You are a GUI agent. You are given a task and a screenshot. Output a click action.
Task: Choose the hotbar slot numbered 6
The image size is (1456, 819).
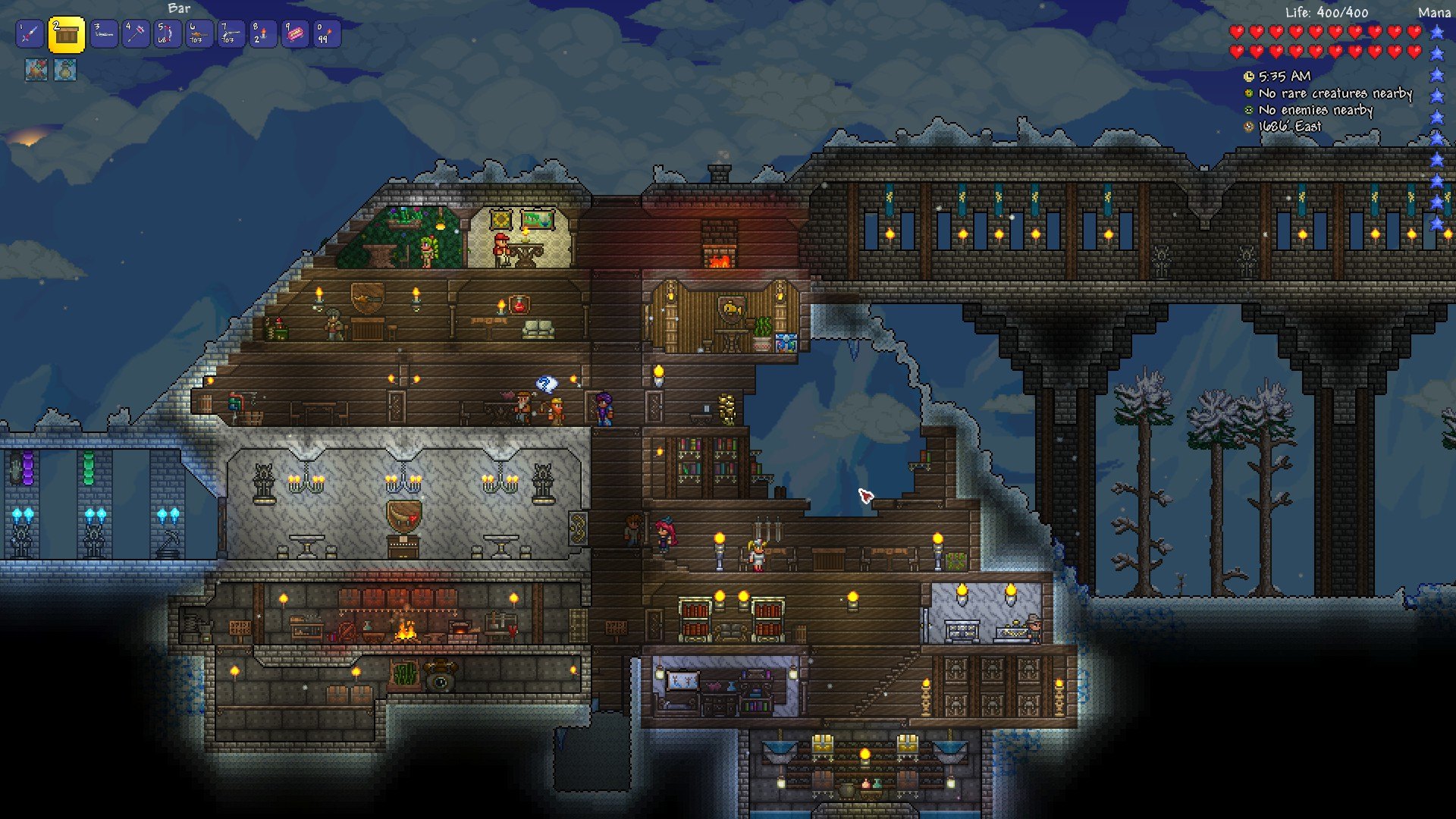[x=199, y=34]
